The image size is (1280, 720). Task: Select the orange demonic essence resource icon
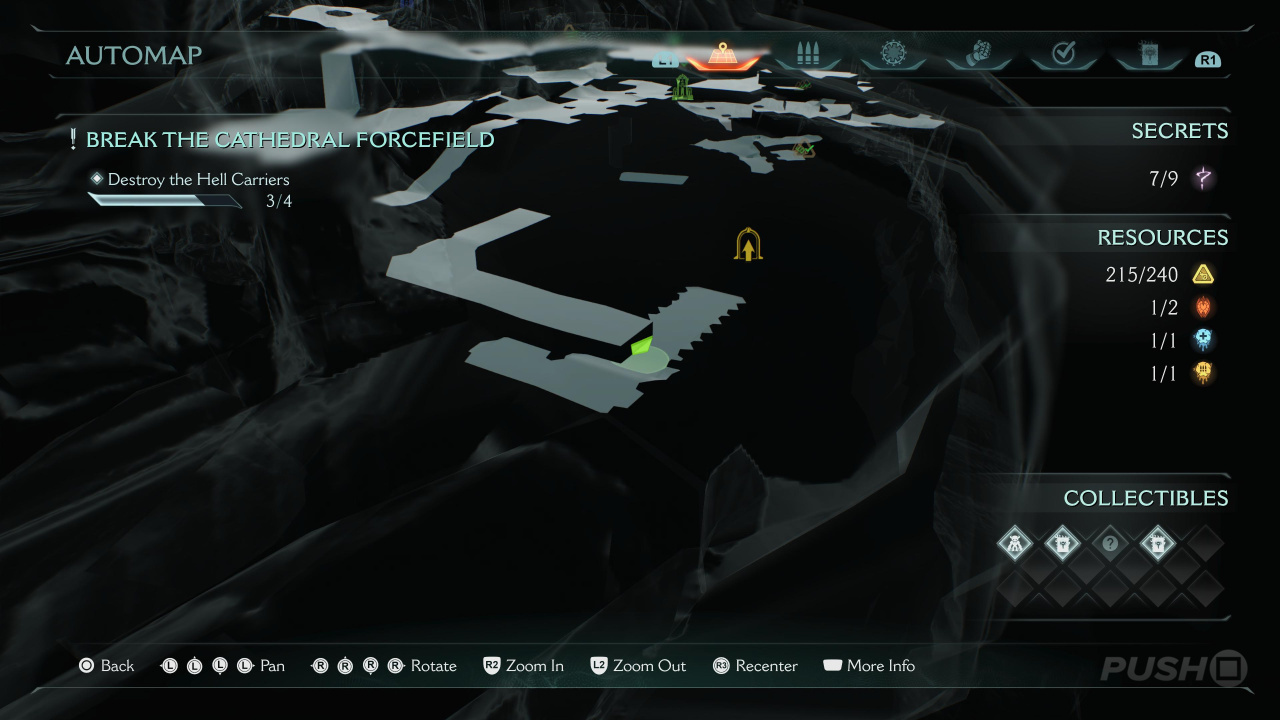pyautogui.click(x=1203, y=373)
